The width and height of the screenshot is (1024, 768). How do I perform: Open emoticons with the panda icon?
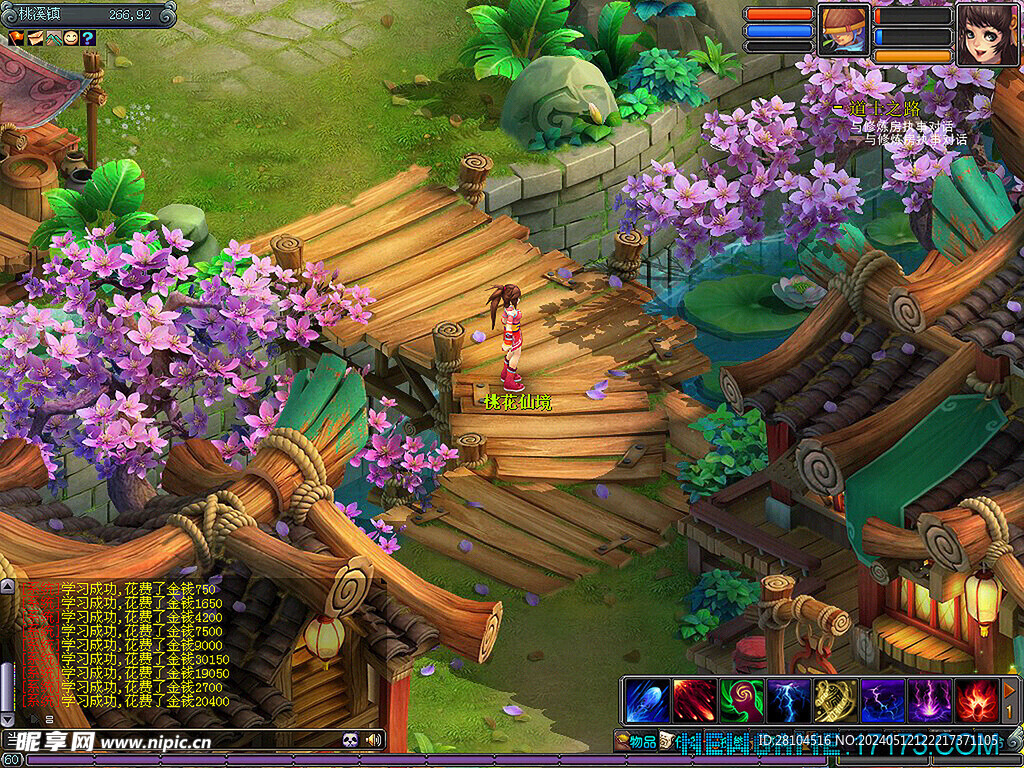(350, 740)
